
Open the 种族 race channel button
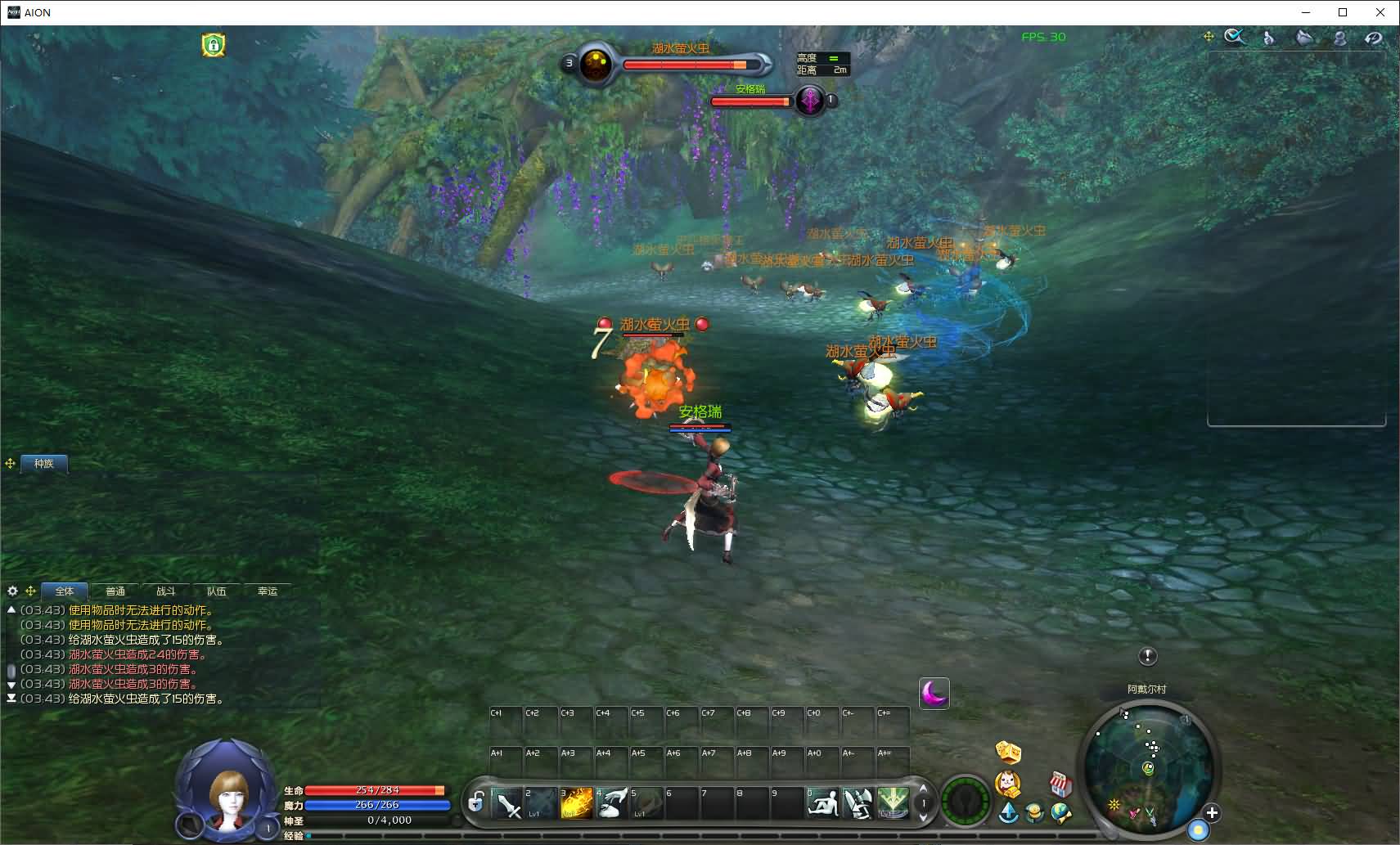(x=43, y=464)
